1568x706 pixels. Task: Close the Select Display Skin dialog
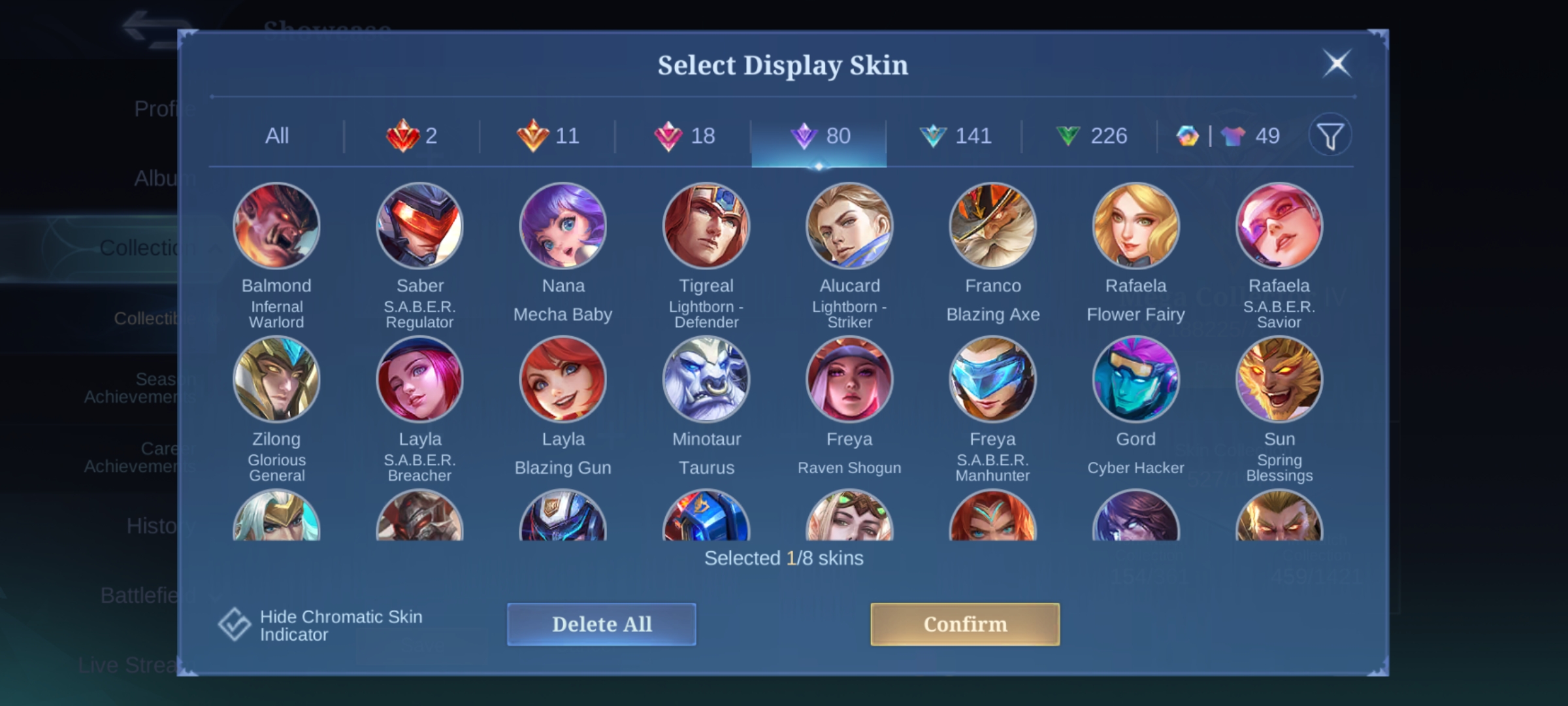click(x=1337, y=64)
